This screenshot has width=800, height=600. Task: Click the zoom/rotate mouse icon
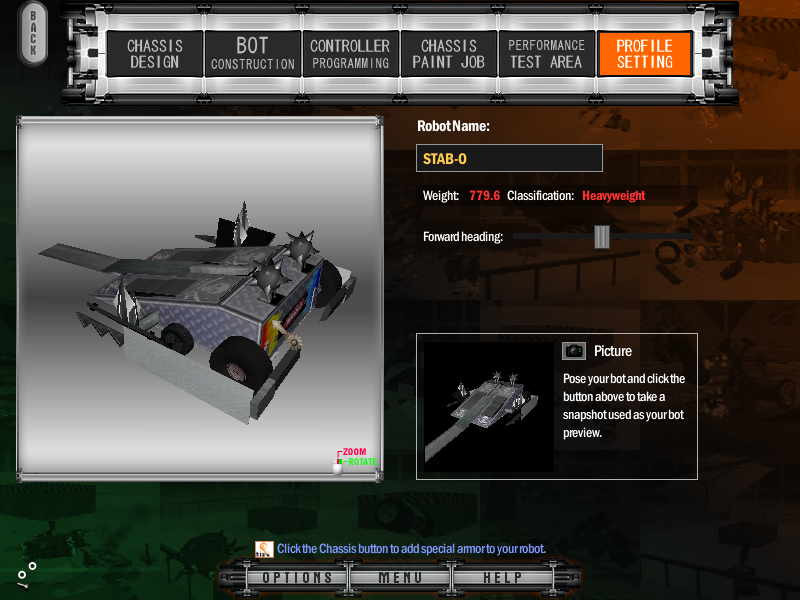click(338, 464)
